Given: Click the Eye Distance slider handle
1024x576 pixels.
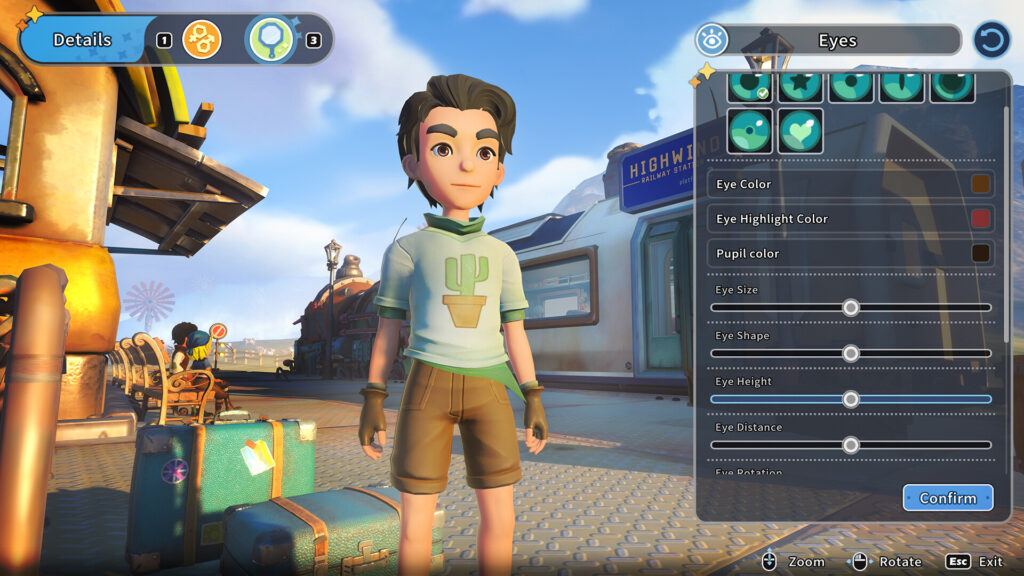Looking at the screenshot, I should 851,445.
